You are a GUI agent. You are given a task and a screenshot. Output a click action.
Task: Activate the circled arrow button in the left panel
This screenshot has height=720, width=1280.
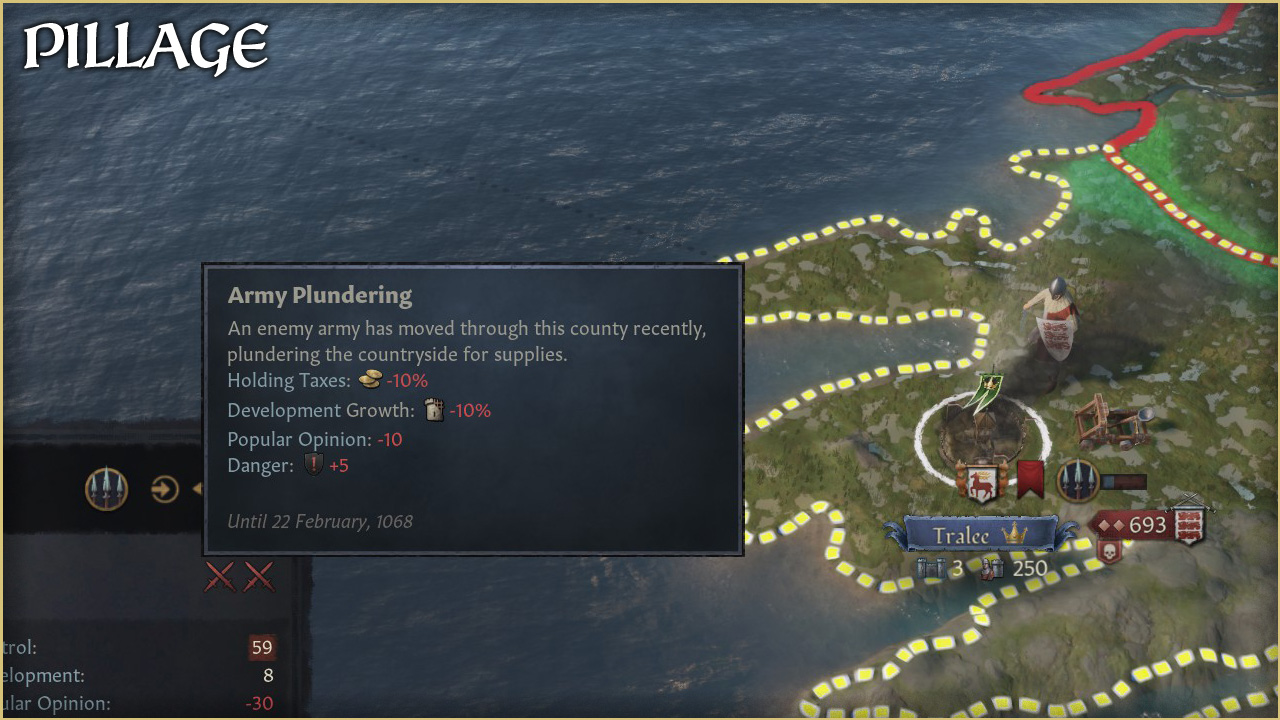click(x=165, y=489)
